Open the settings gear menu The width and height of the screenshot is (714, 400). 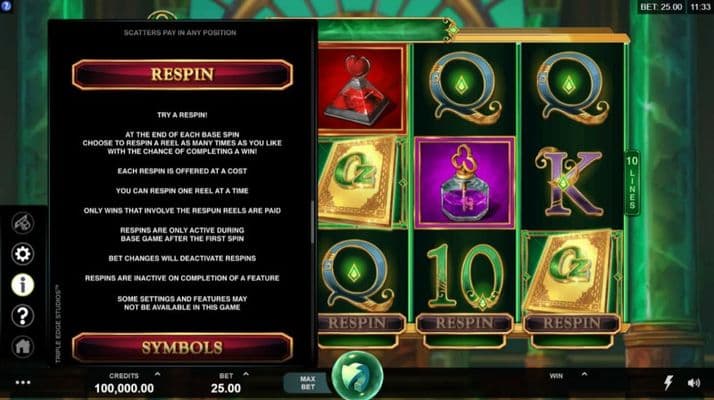[22, 253]
